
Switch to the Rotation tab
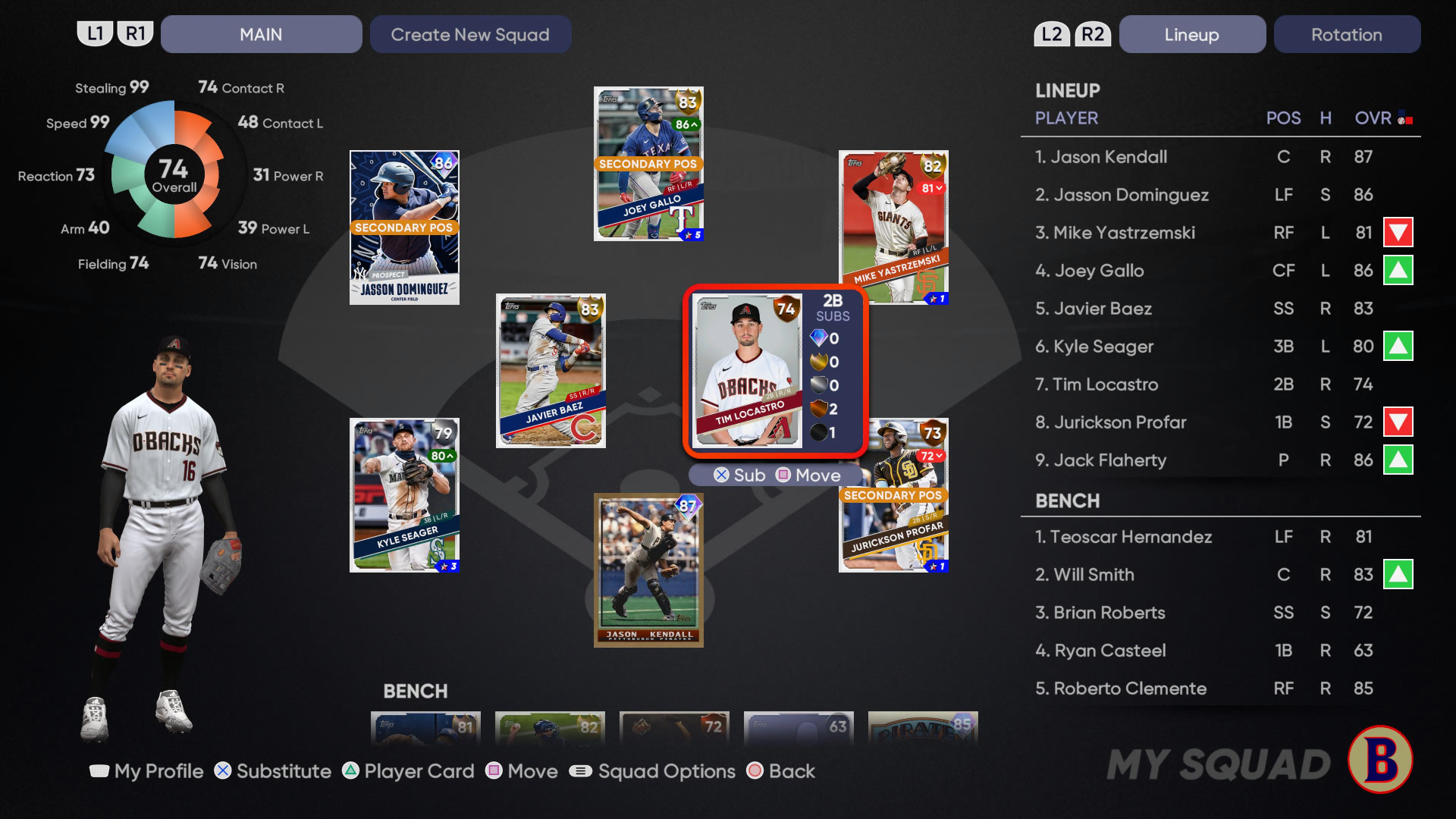pyautogui.click(x=1348, y=34)
